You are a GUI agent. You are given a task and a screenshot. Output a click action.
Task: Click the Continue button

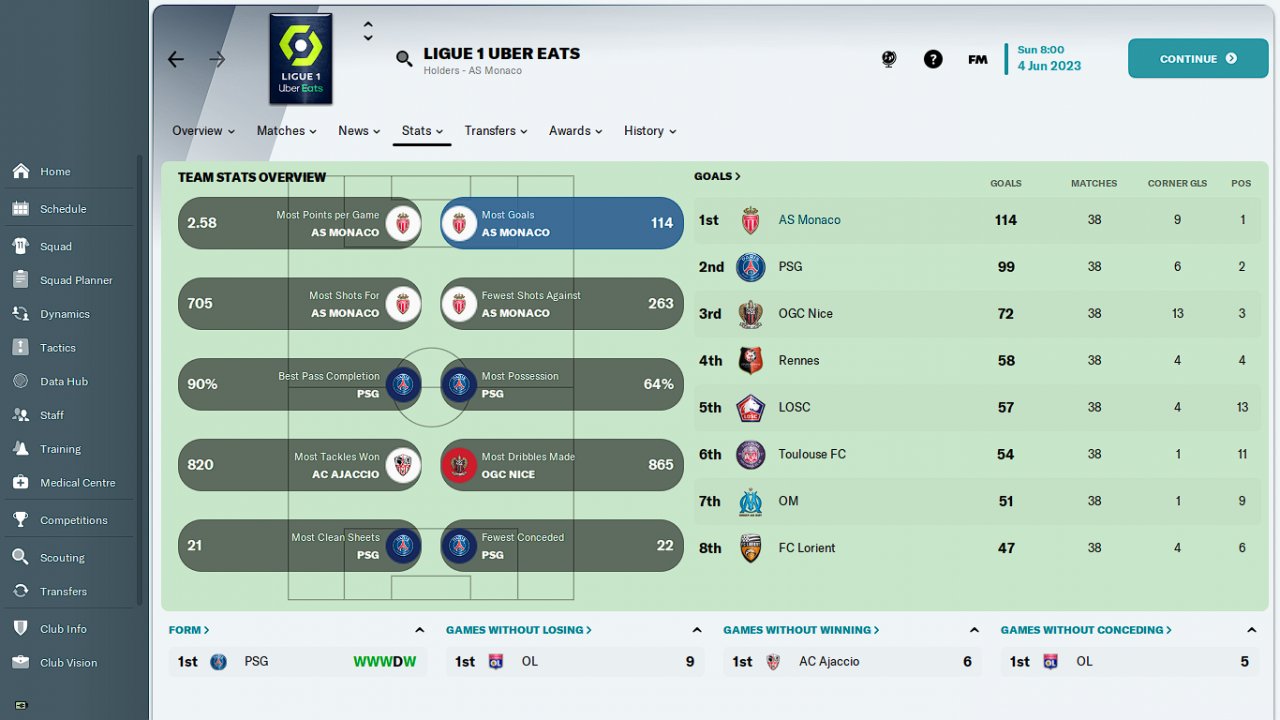tap(1197, 59)
